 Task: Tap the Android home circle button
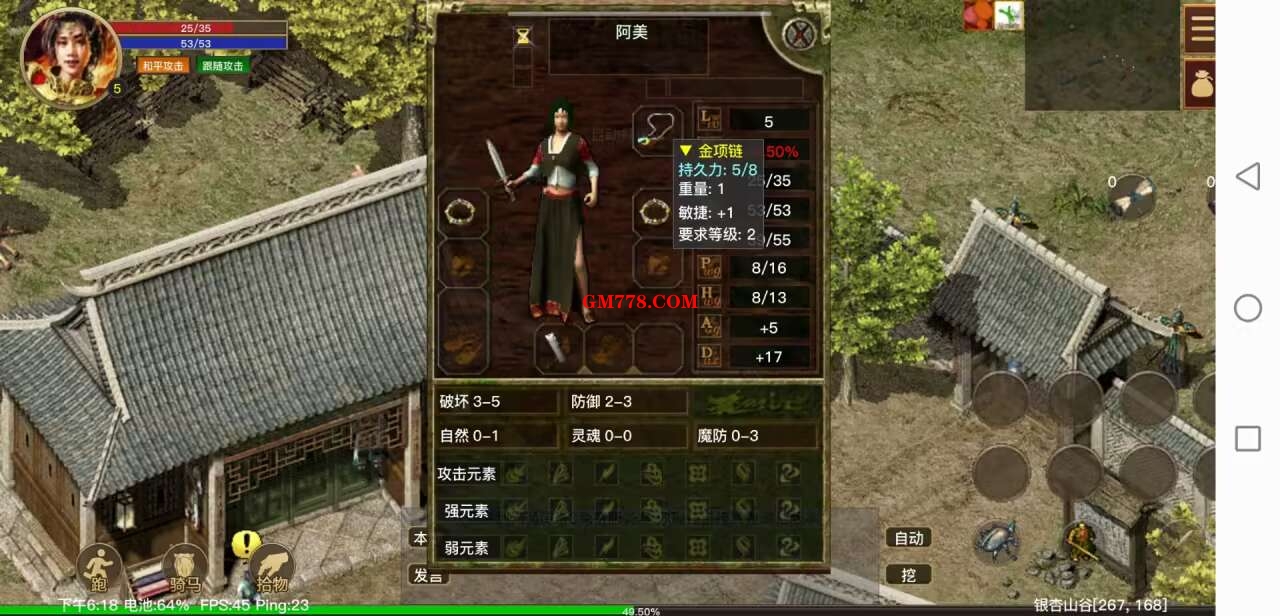[x=1247, y=308]
